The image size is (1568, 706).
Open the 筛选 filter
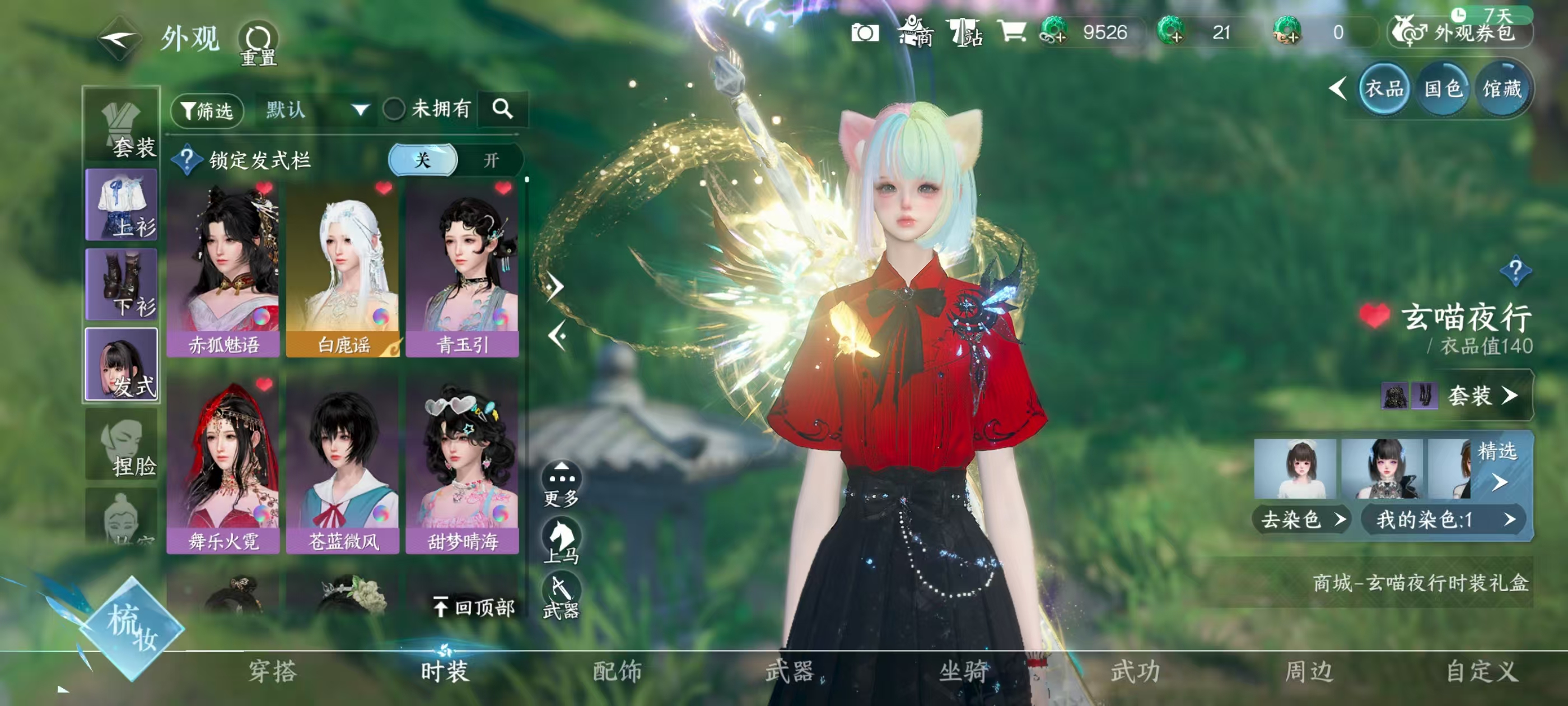click(x=207, y=110)
